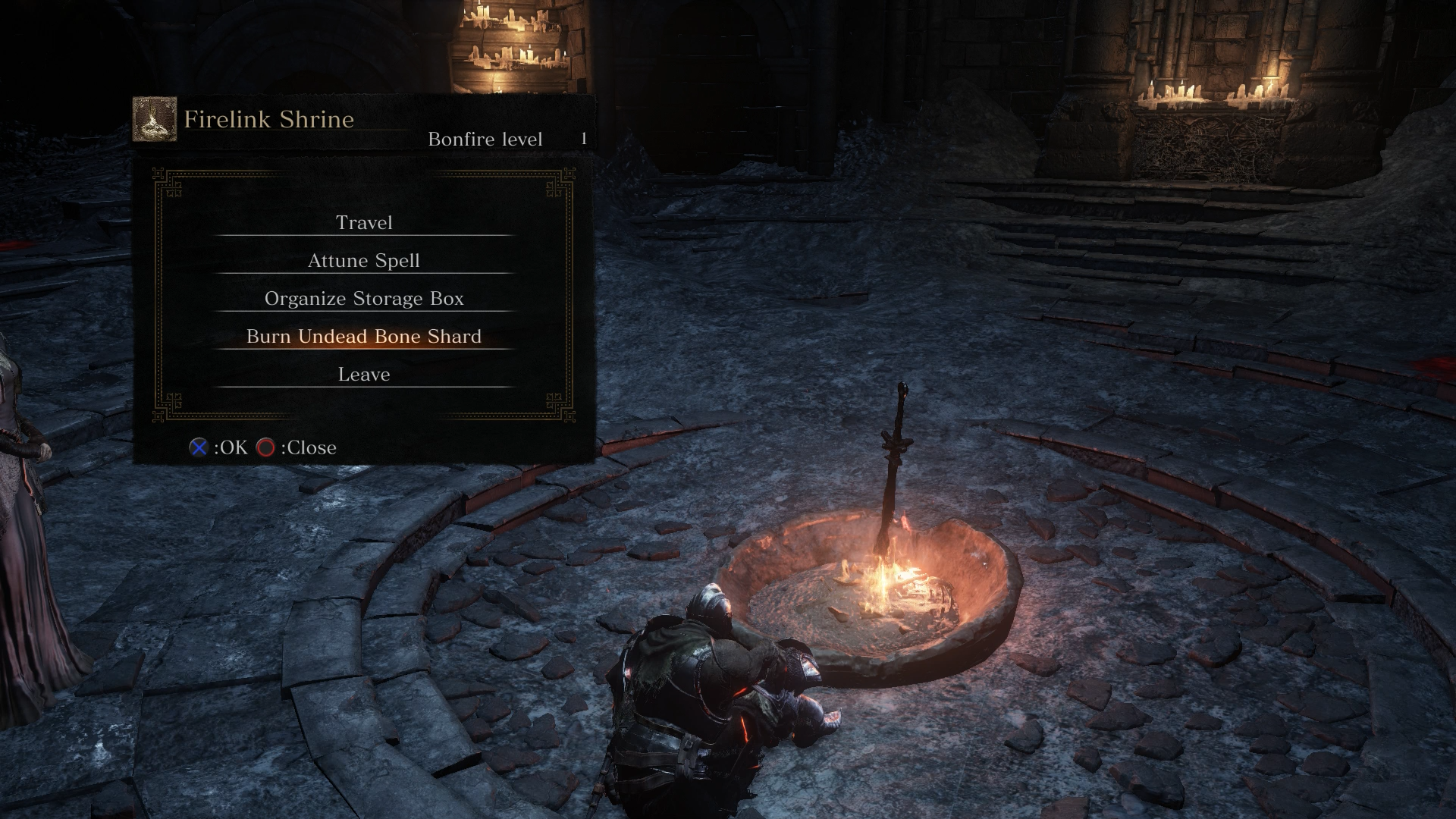Select Travel from the bonfire menu
This screenshot has width=1456, height=819.
pos(364,222)
